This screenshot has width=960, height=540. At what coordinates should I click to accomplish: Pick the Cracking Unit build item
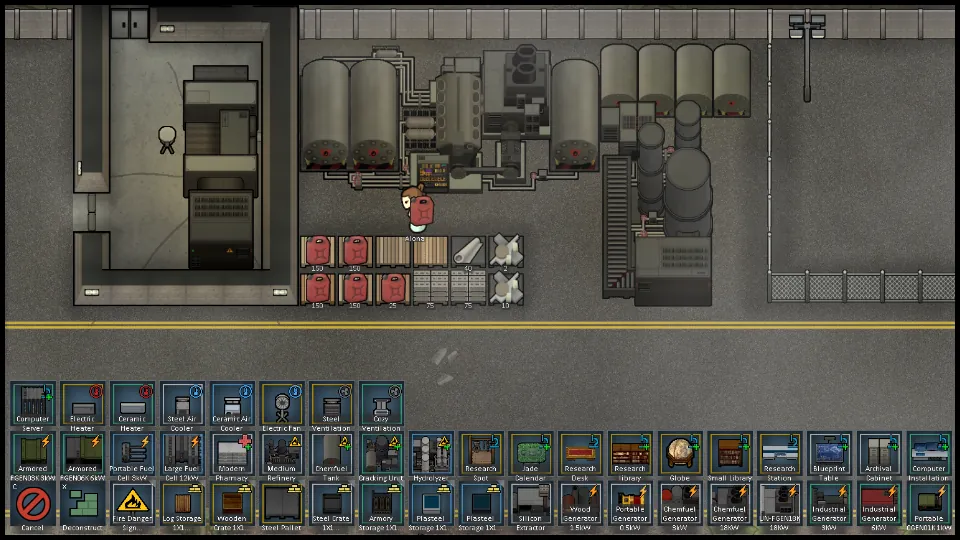(382, 455)
